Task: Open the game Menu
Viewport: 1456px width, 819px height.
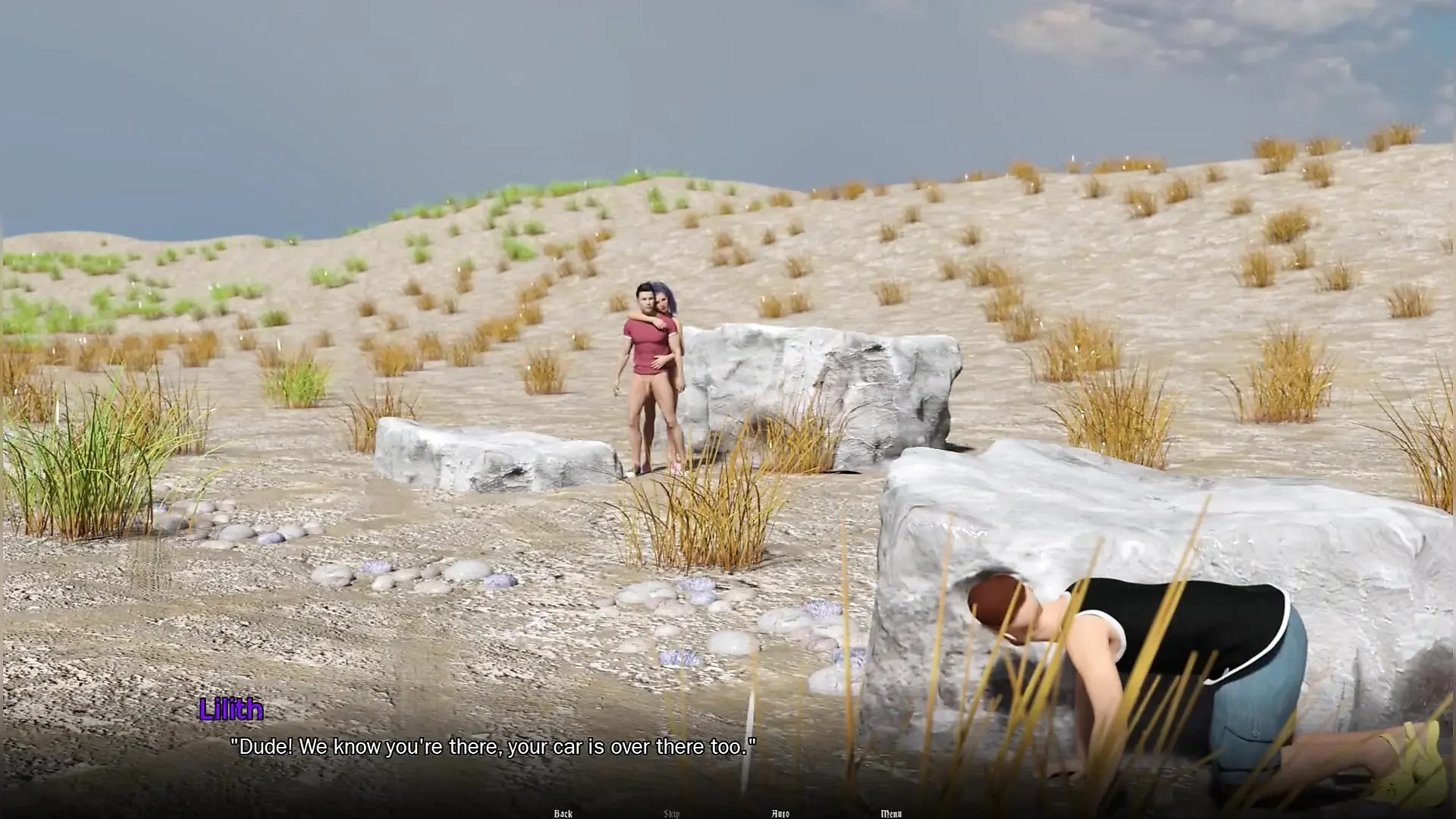Action: (x=891, y=814)
